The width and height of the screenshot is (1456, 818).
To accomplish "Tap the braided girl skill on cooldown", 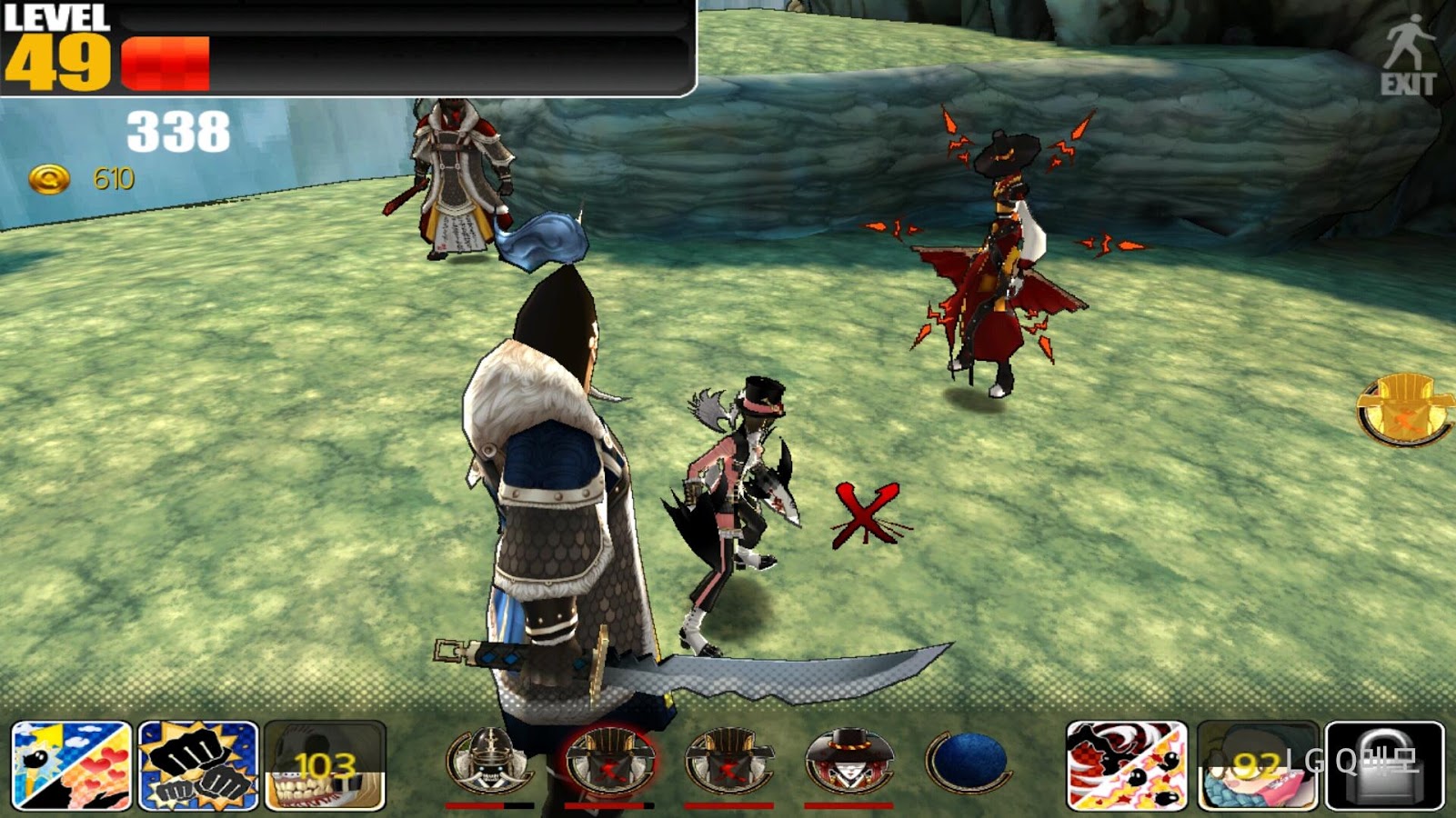I will pyautogui.click(x=1257, y=765).
